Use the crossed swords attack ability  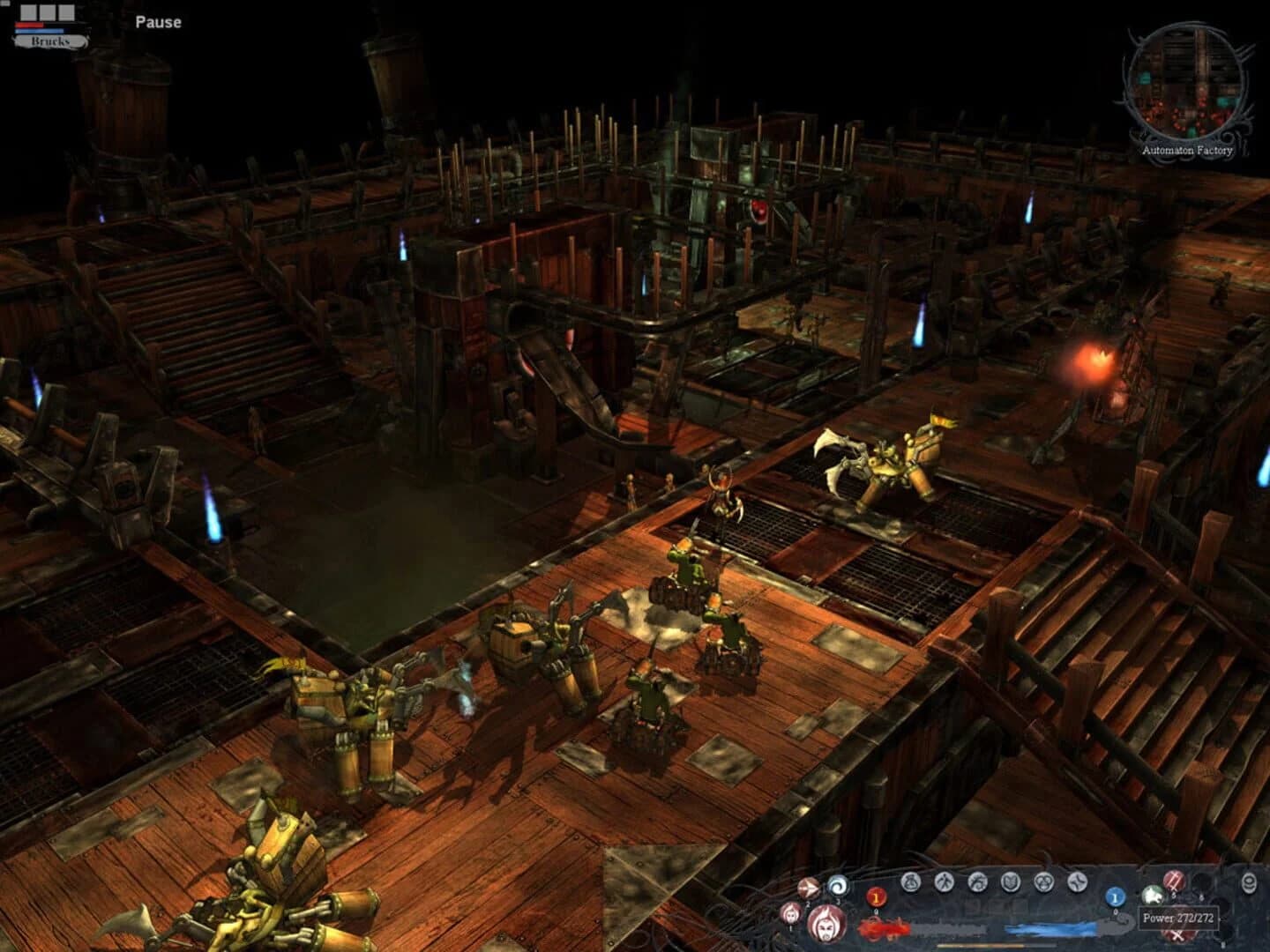[x=1176, y=936]
